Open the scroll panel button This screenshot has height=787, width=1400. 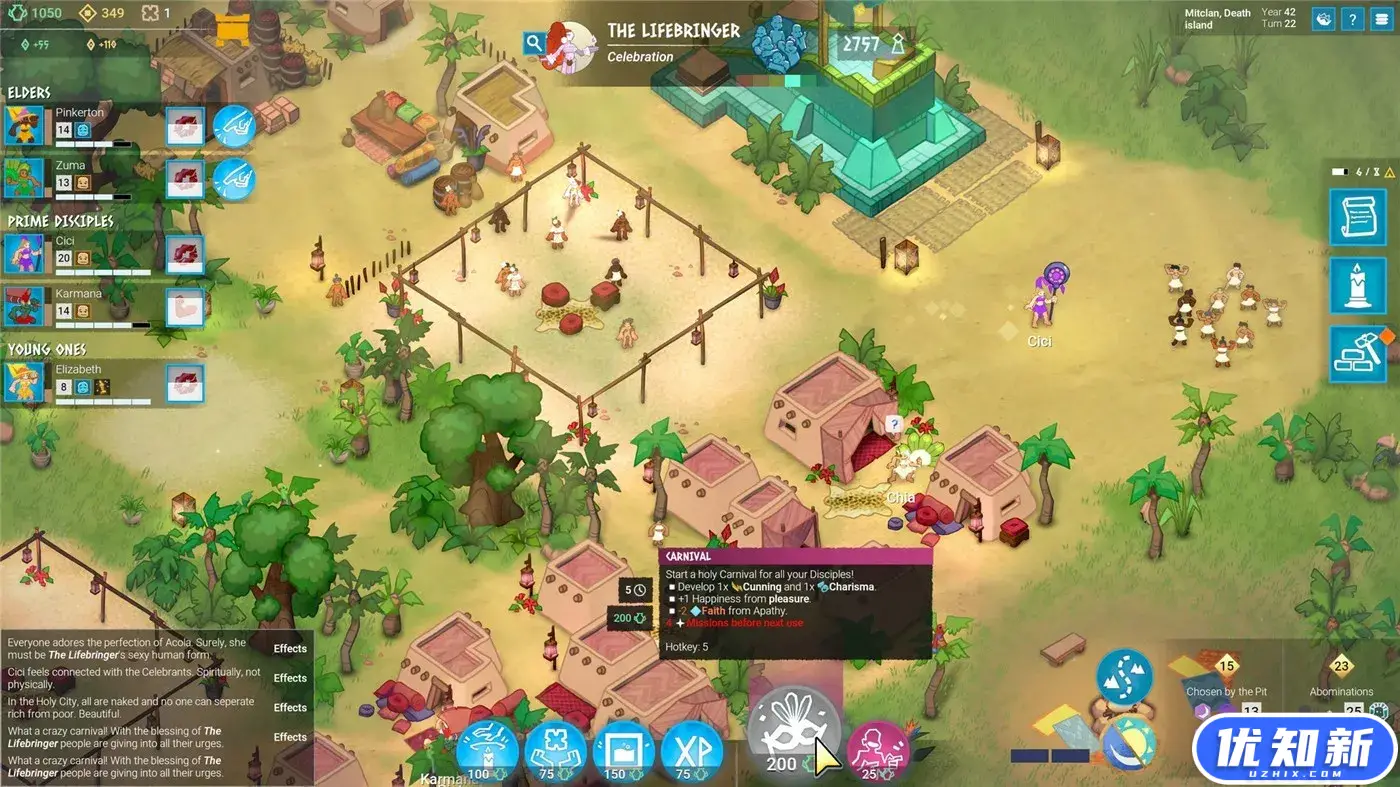[x=1357, y=217]
